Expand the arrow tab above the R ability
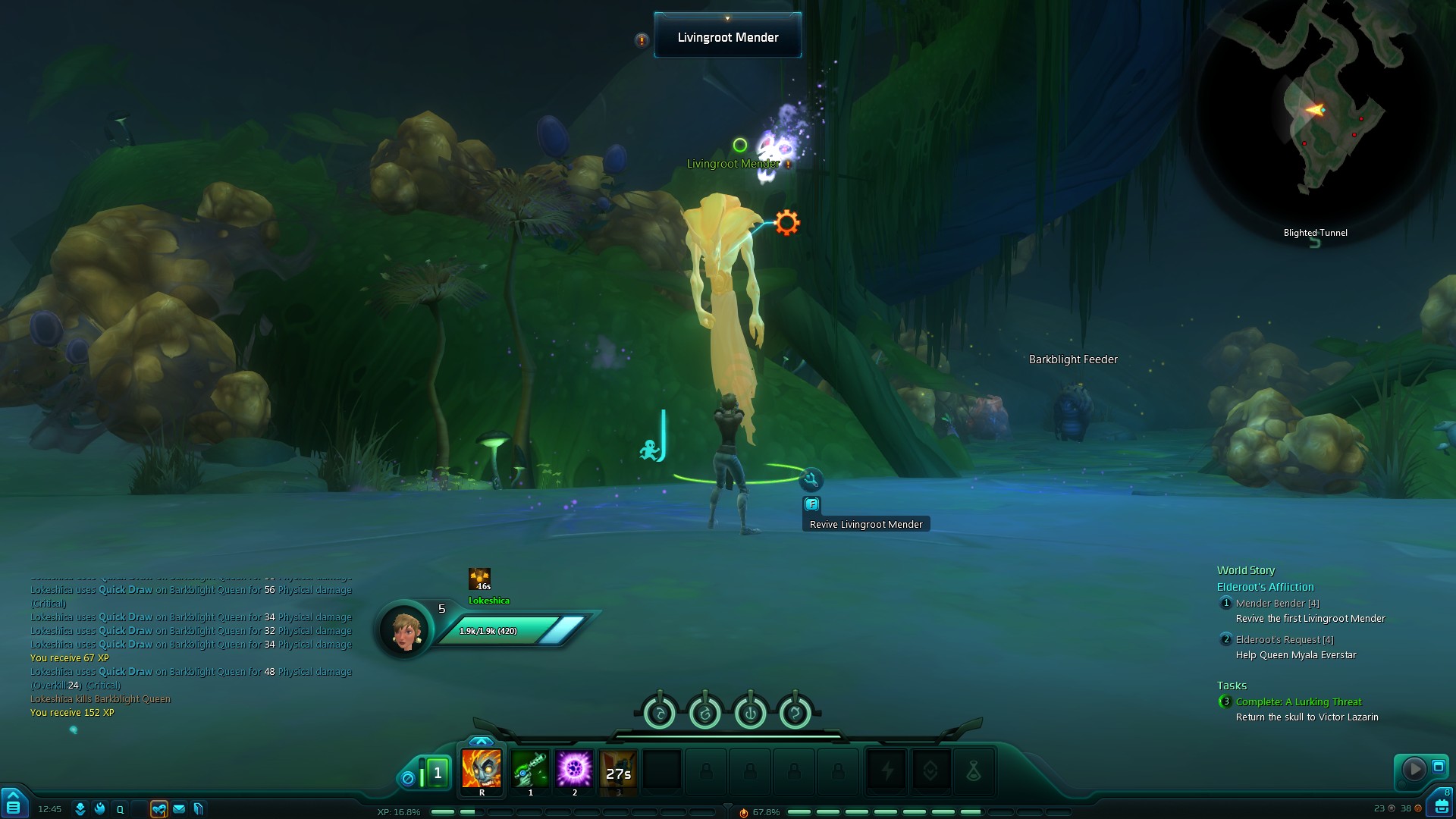 [481, 741]
